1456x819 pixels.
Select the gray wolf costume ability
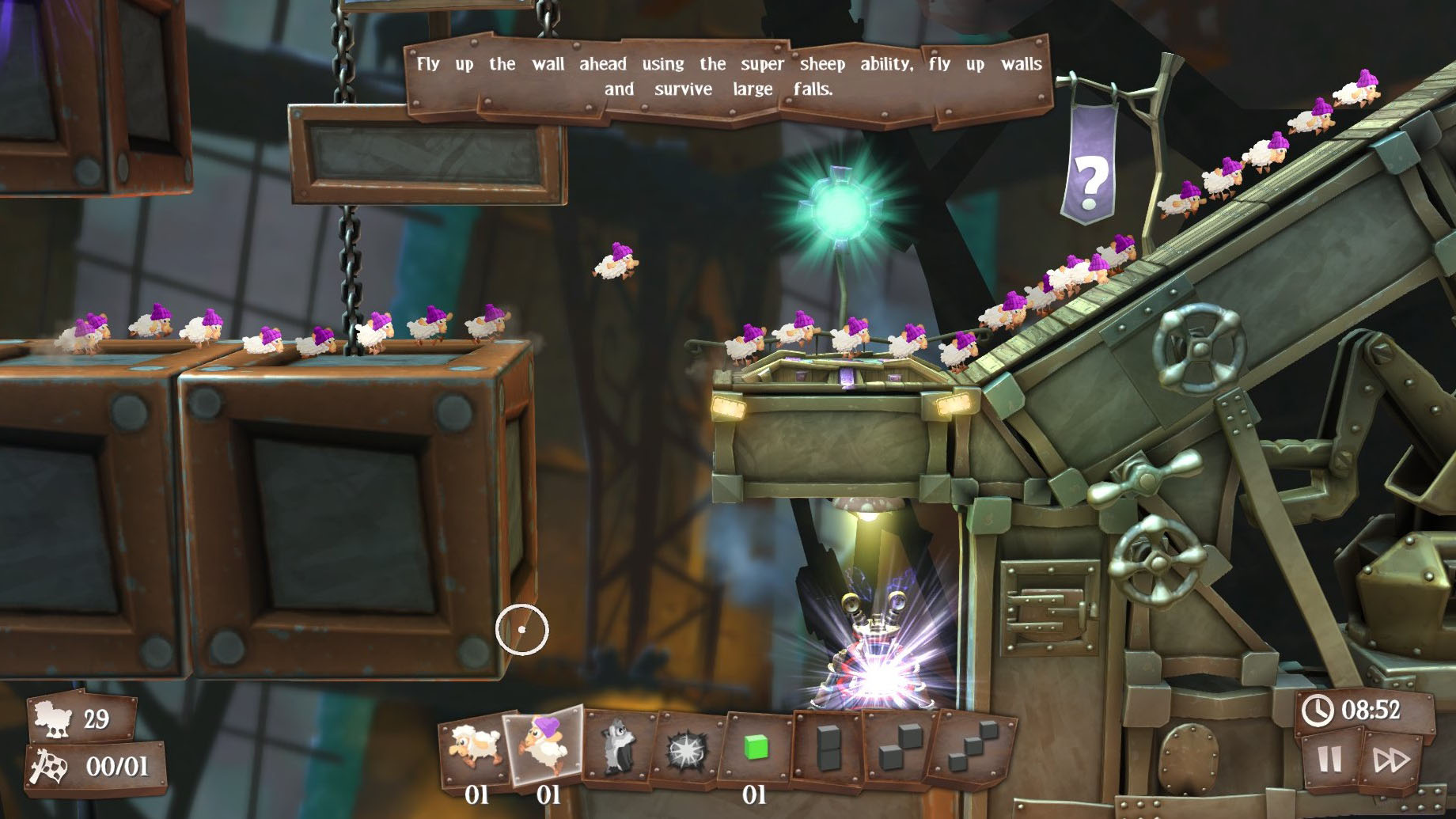point(617,747)
